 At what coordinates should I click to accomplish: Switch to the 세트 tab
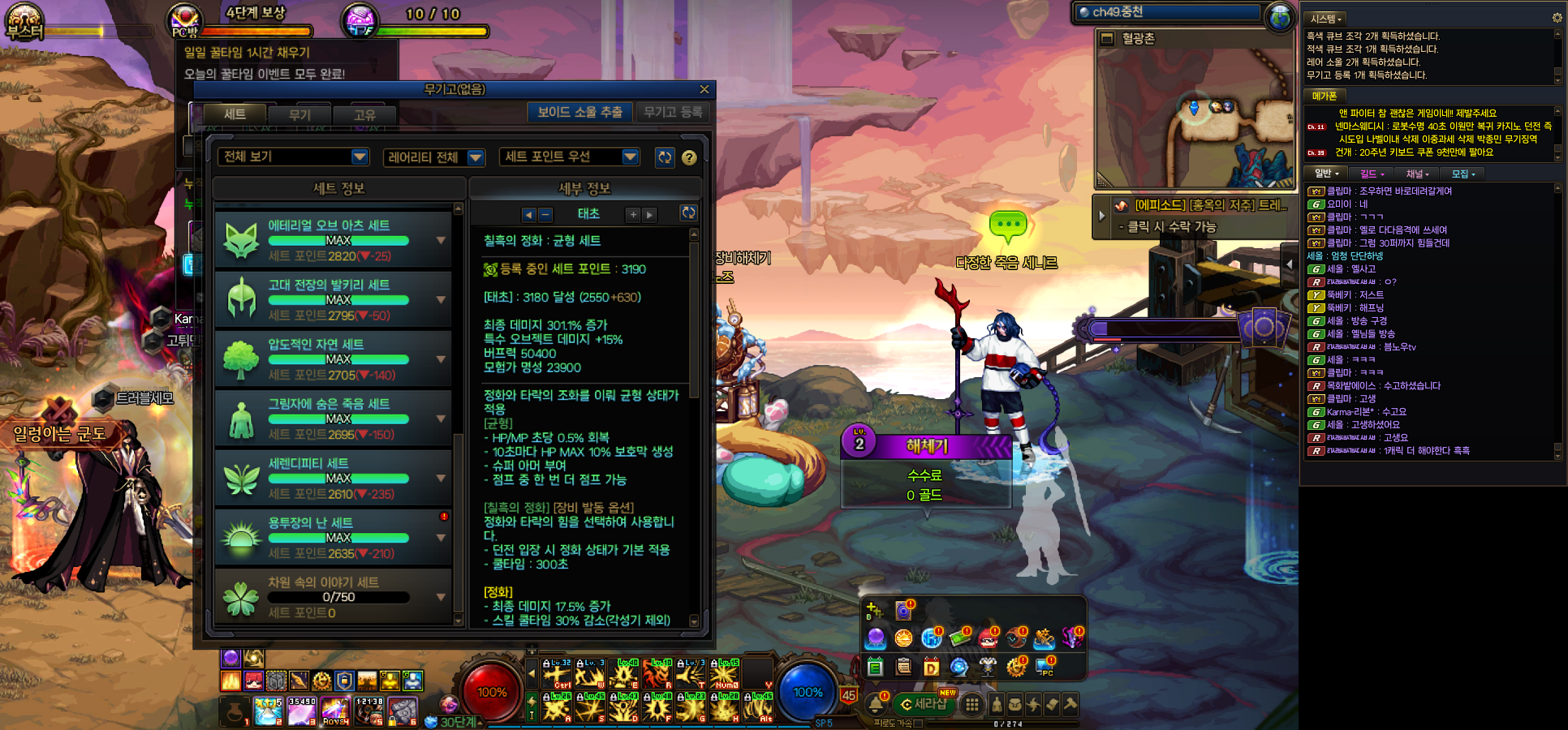coord(235,114)
